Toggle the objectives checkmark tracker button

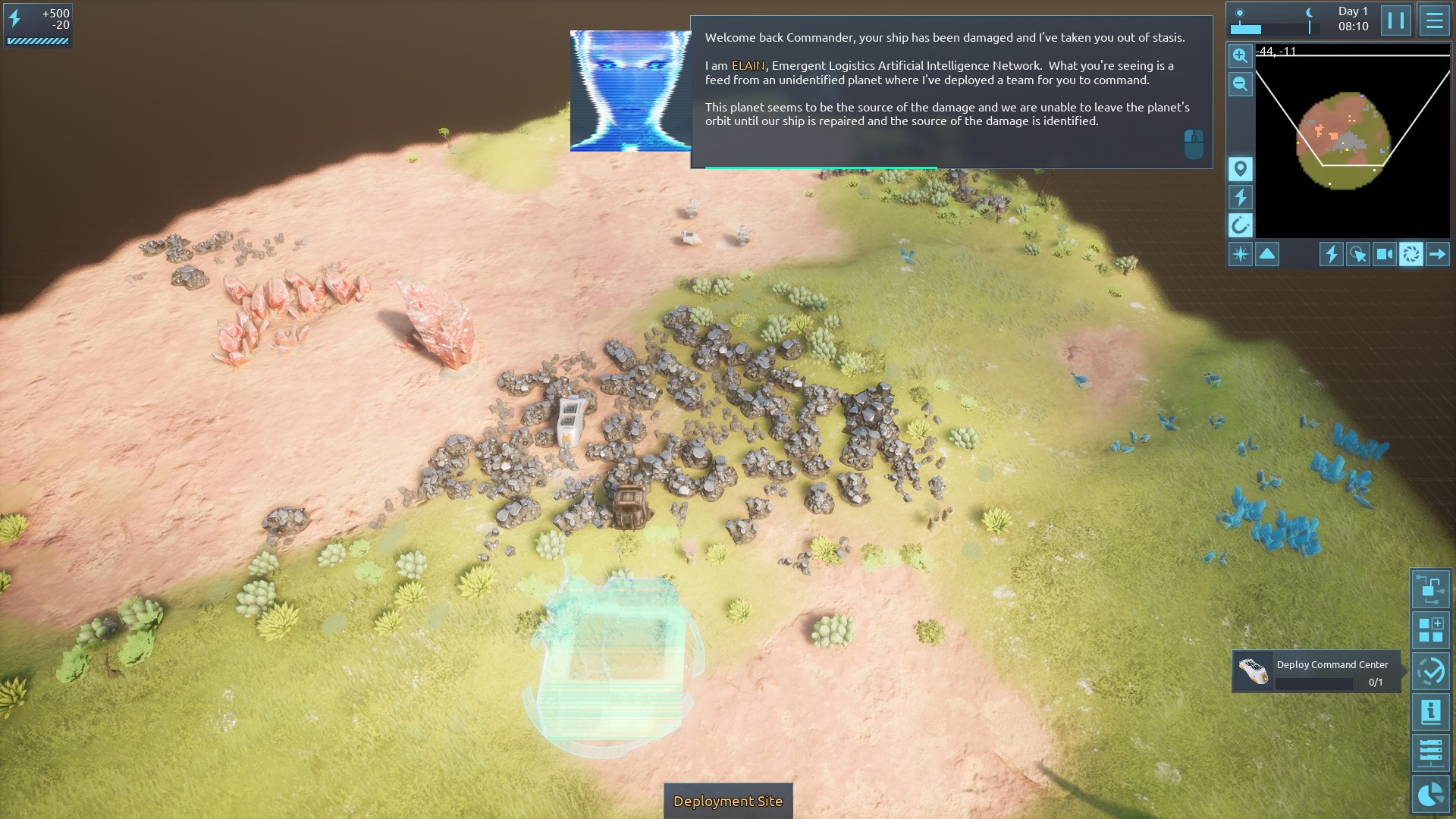[1430, 671]
